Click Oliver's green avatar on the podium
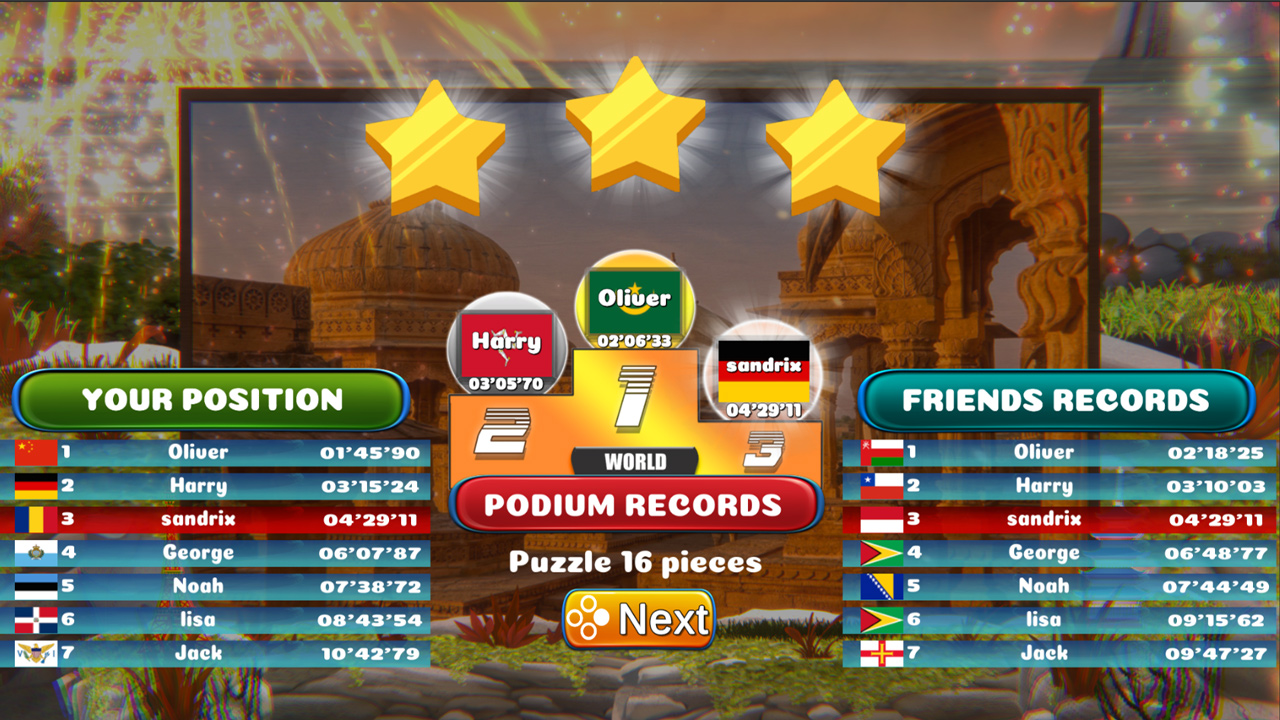Screen dimensions: 1280x720 pyautogui.click(x=636, y=296)
